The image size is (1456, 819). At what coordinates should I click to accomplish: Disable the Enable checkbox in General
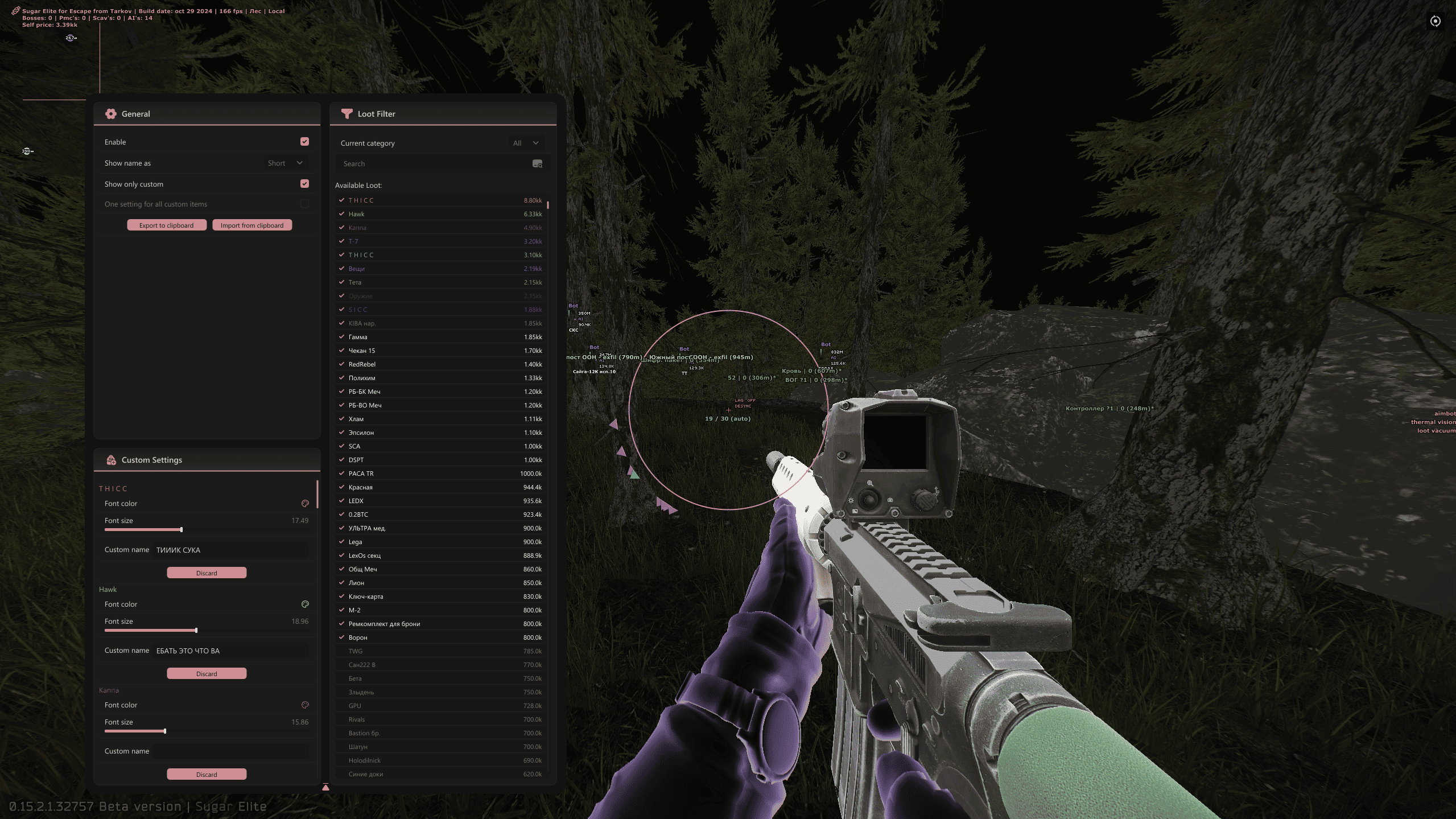(x=304, y=141)
